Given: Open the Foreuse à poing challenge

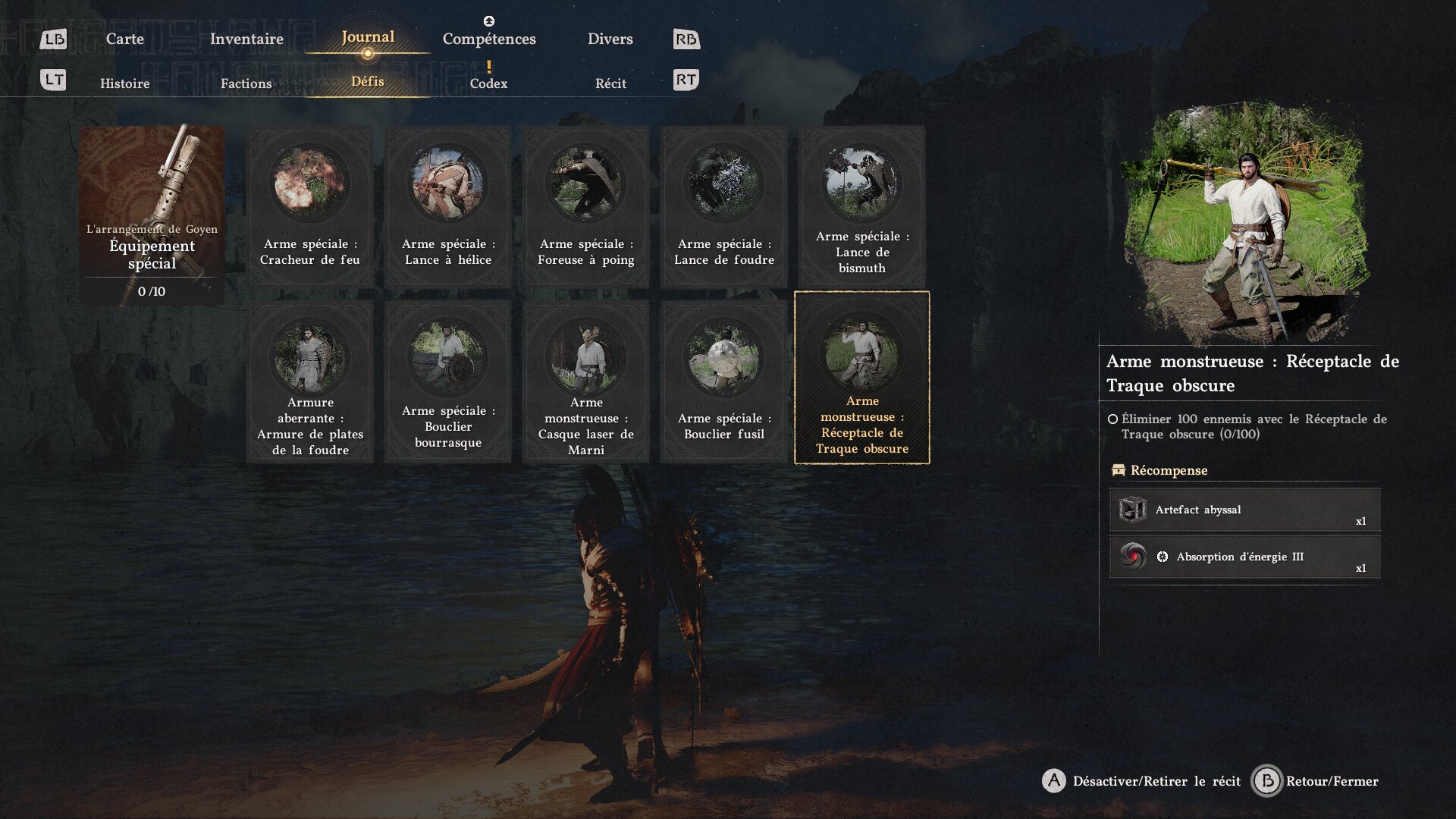Looking at the screenshot, I should click(x=586, y=206).
